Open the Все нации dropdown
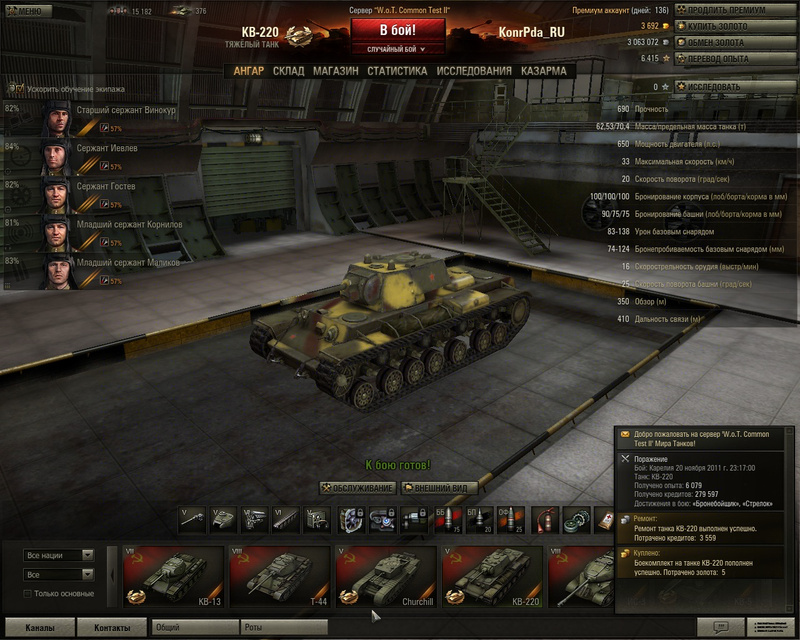 point(58,555)
